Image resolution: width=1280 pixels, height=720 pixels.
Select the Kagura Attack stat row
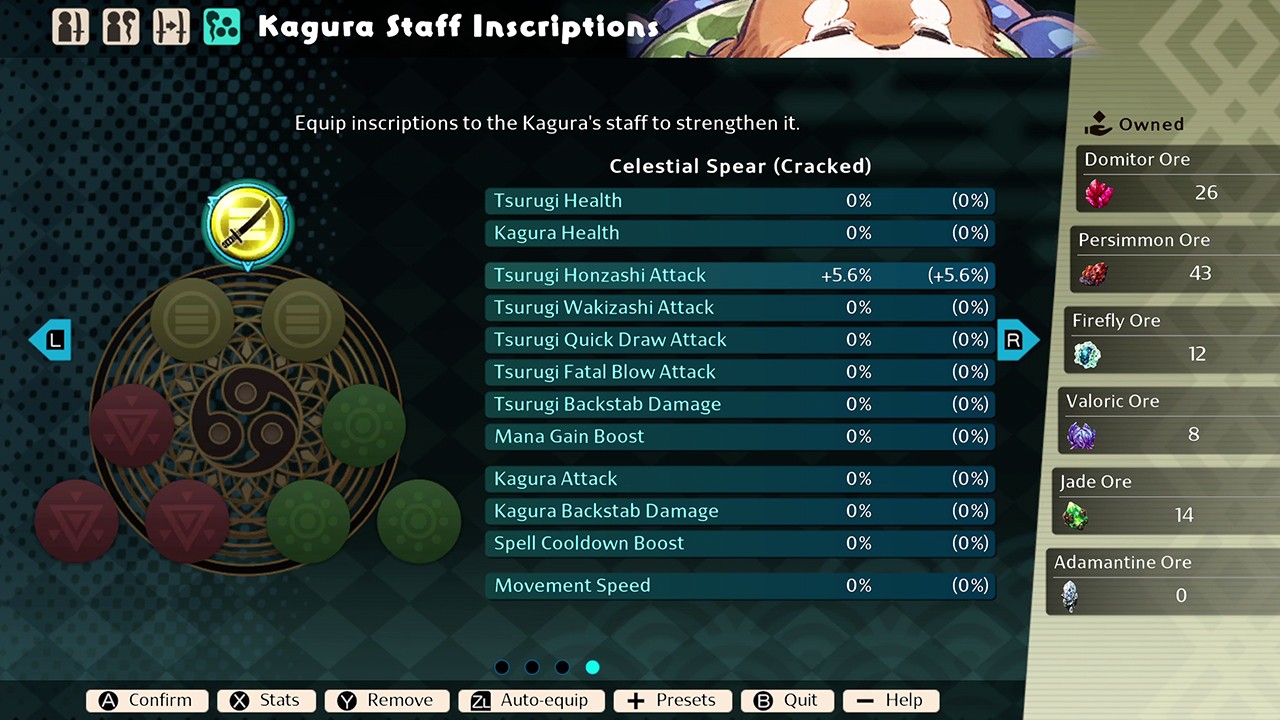[x=740, y=479]
